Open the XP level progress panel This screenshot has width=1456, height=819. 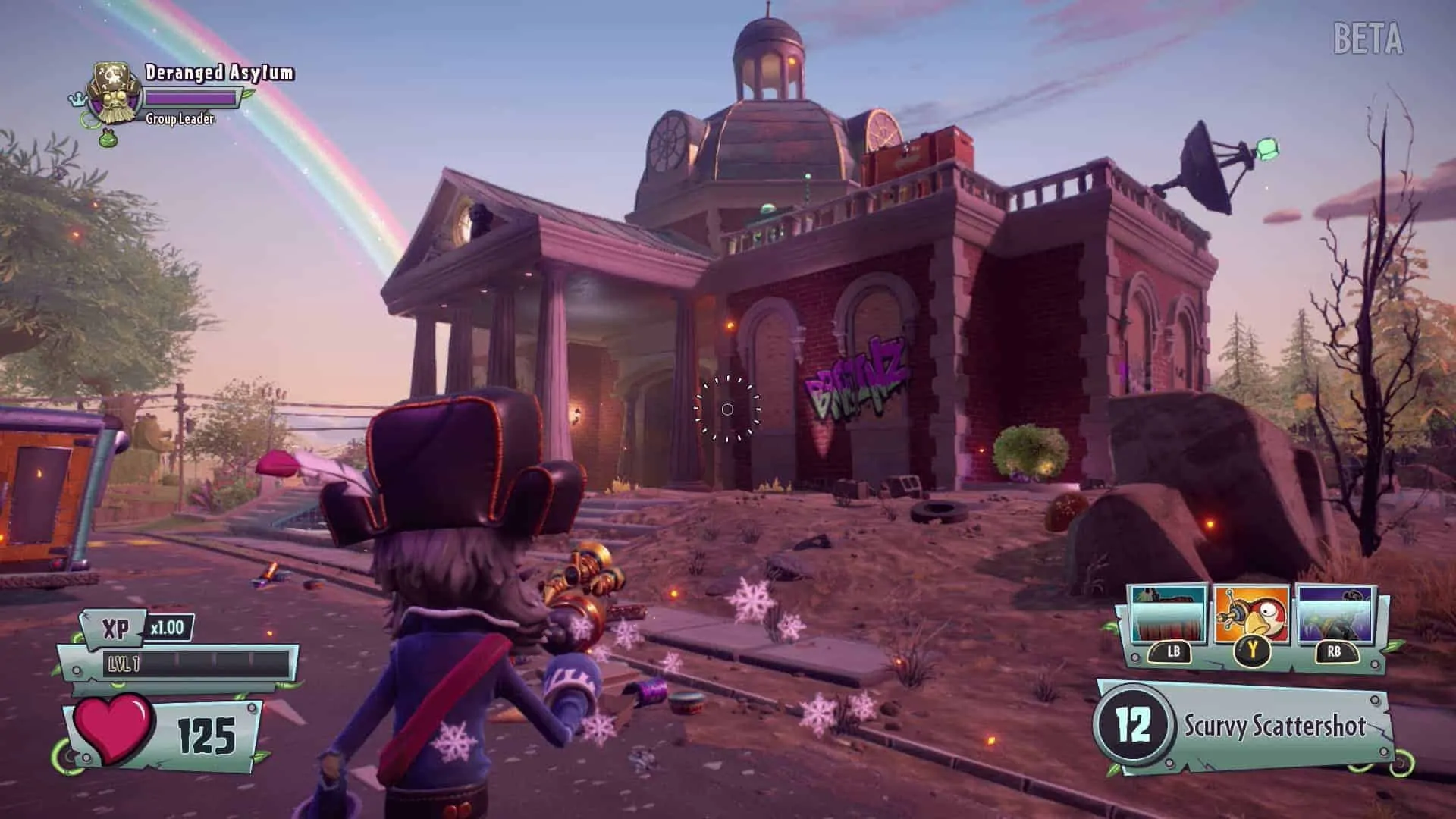197,664
